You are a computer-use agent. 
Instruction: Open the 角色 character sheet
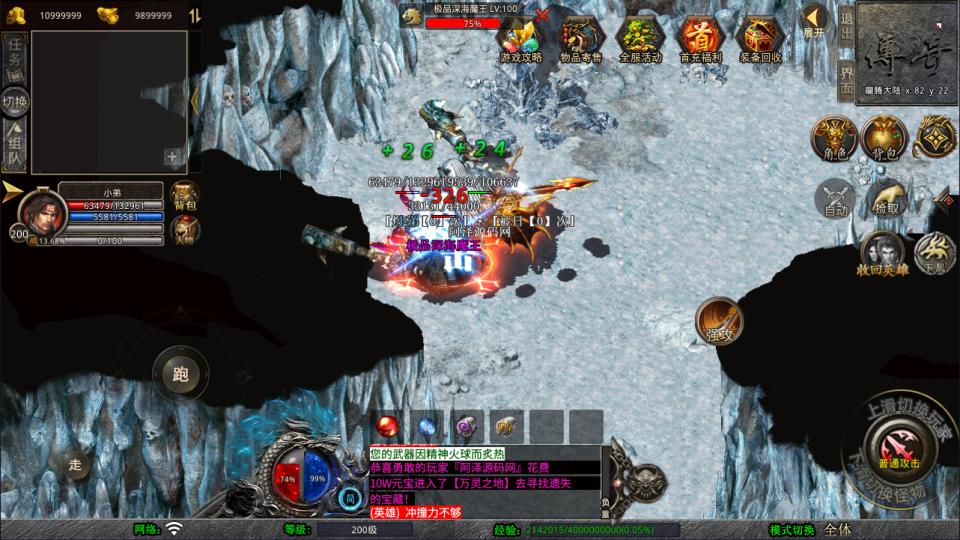(x=835, y=139)
